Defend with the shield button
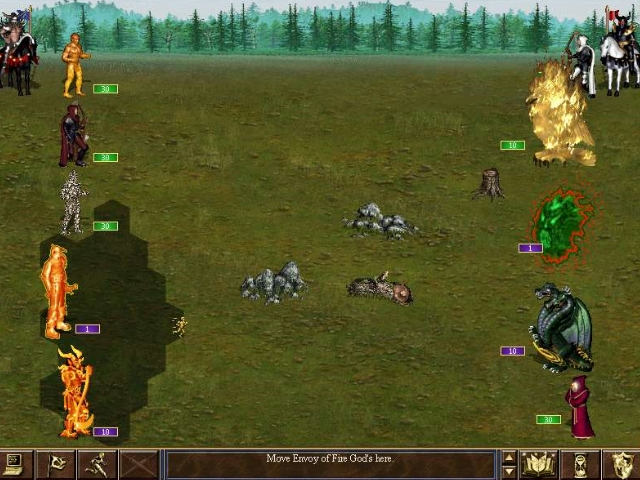 (621, 464)
